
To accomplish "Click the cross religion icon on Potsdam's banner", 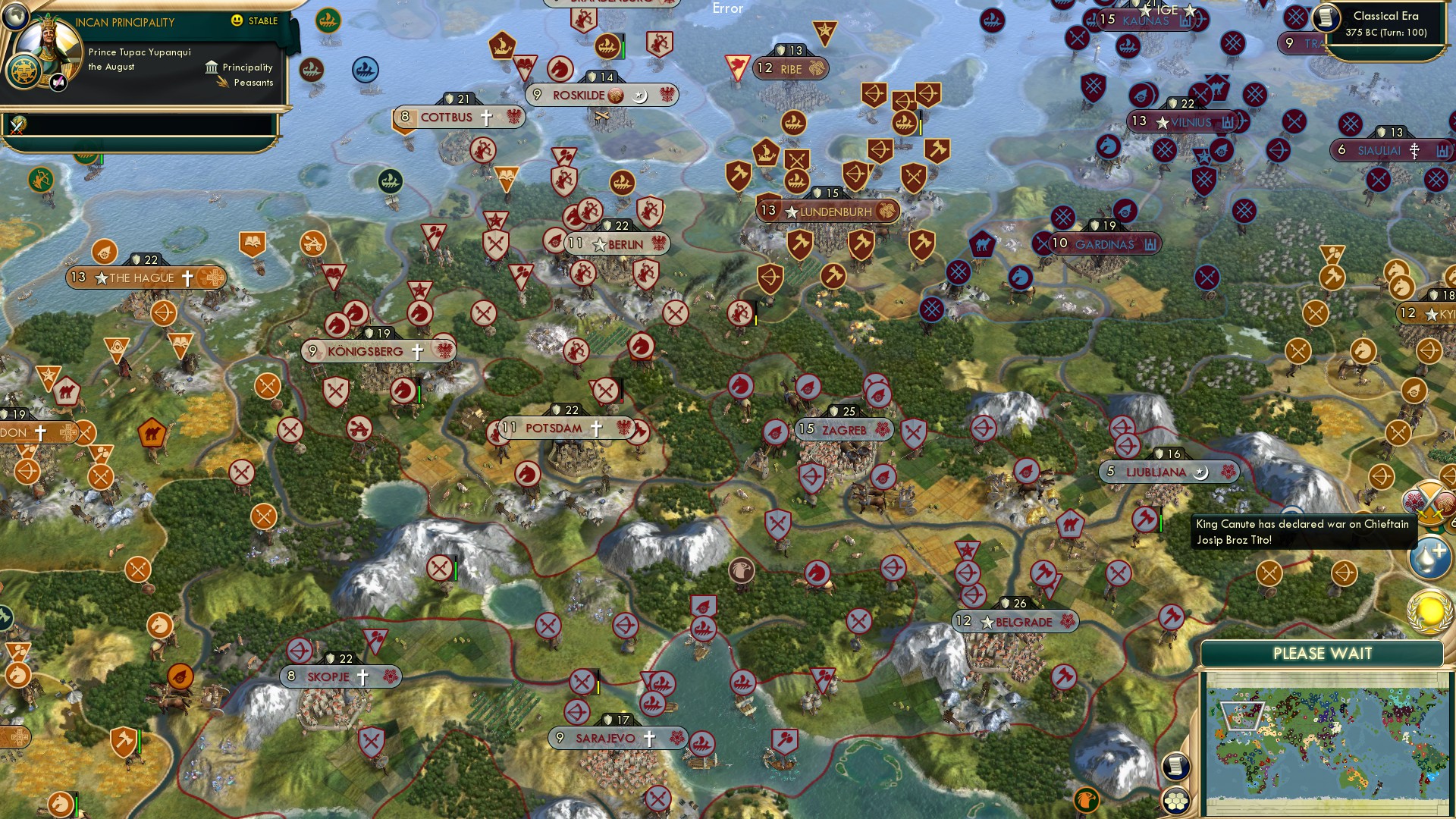I will [x=598, y=428].
